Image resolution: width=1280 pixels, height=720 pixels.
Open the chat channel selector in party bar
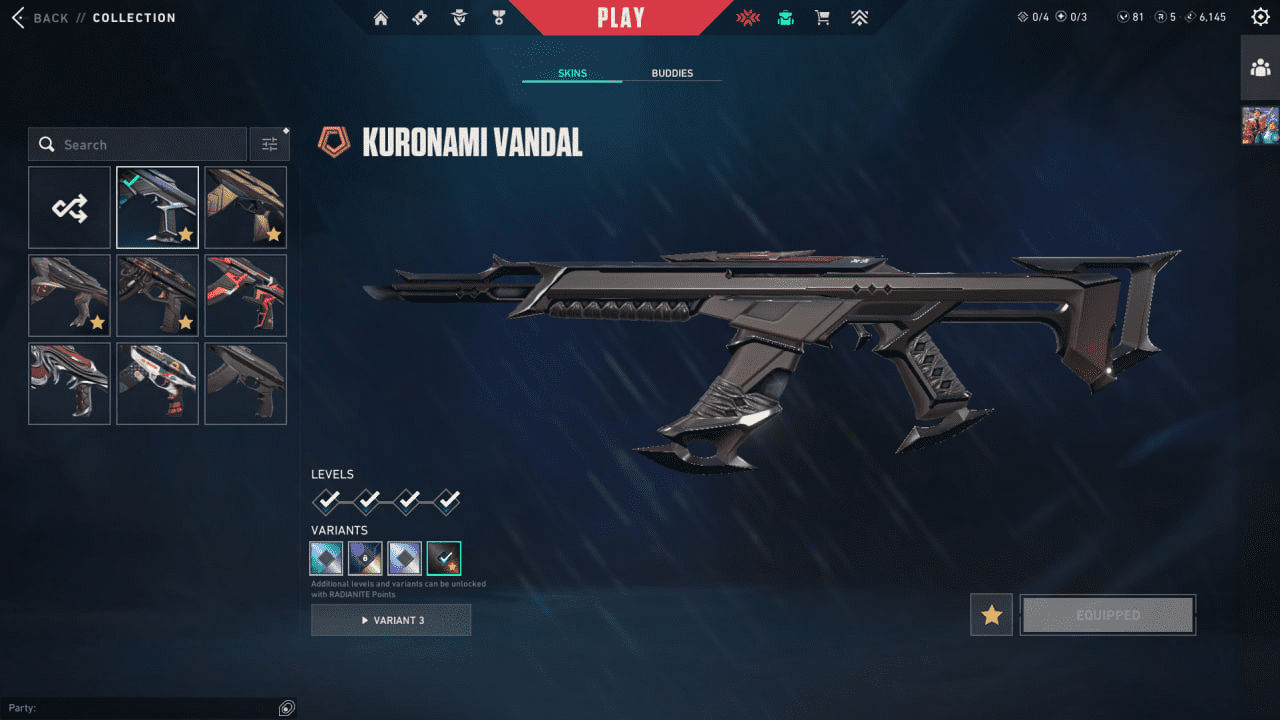(x=286, y=707)
